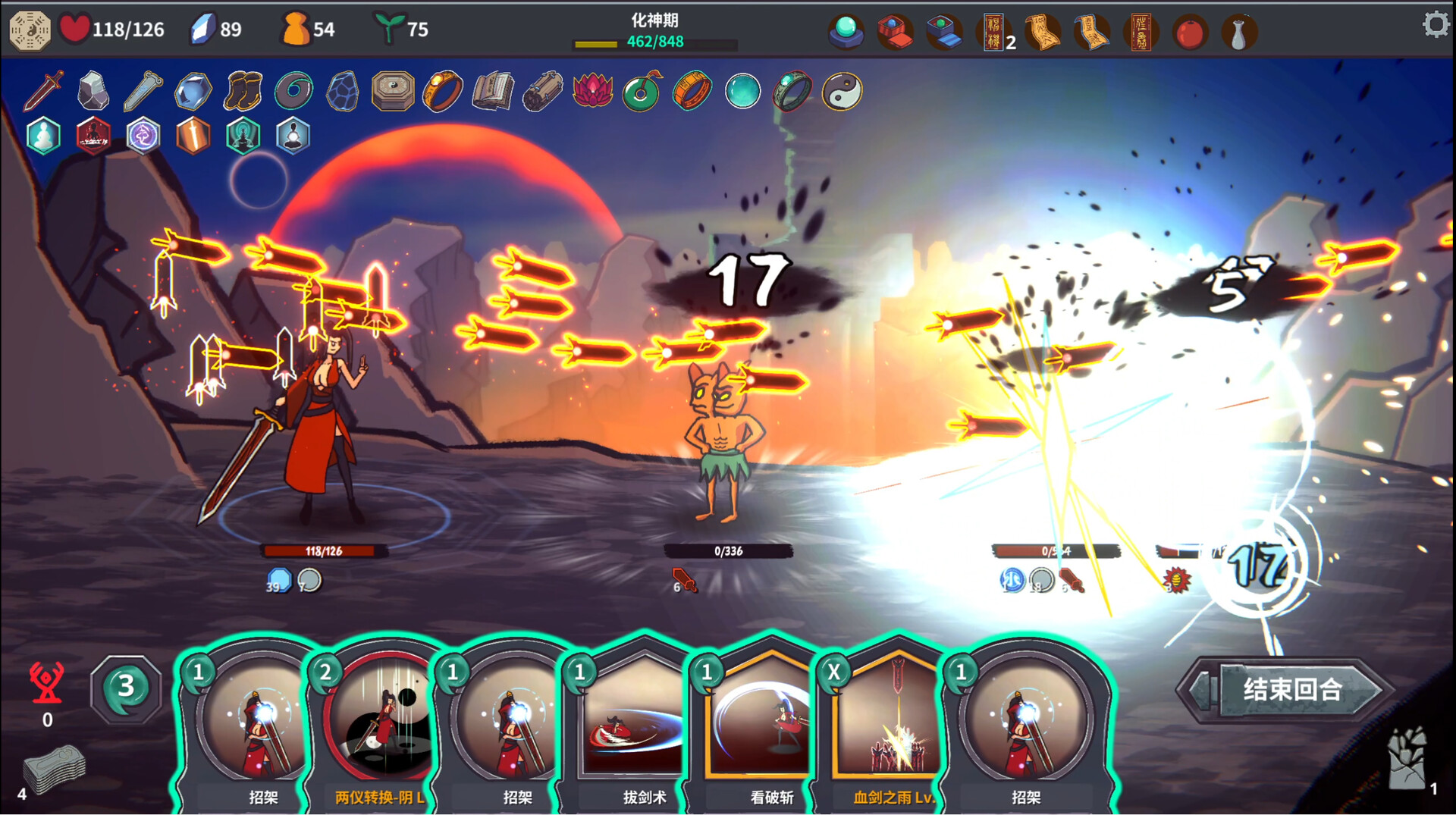Open the bagua compass menu icon

tap(30, 30)
